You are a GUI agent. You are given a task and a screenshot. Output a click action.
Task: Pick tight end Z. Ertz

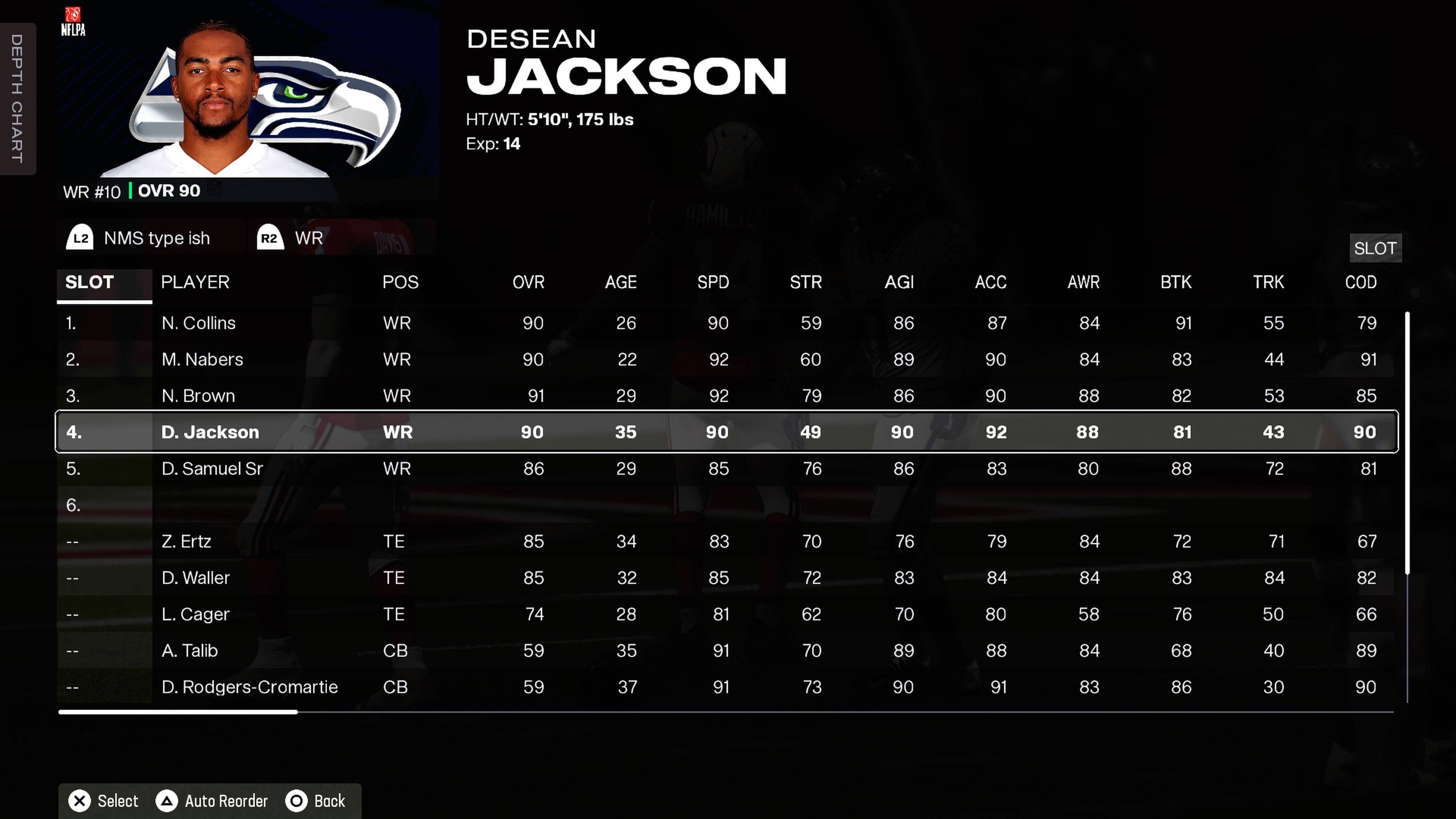186,541
